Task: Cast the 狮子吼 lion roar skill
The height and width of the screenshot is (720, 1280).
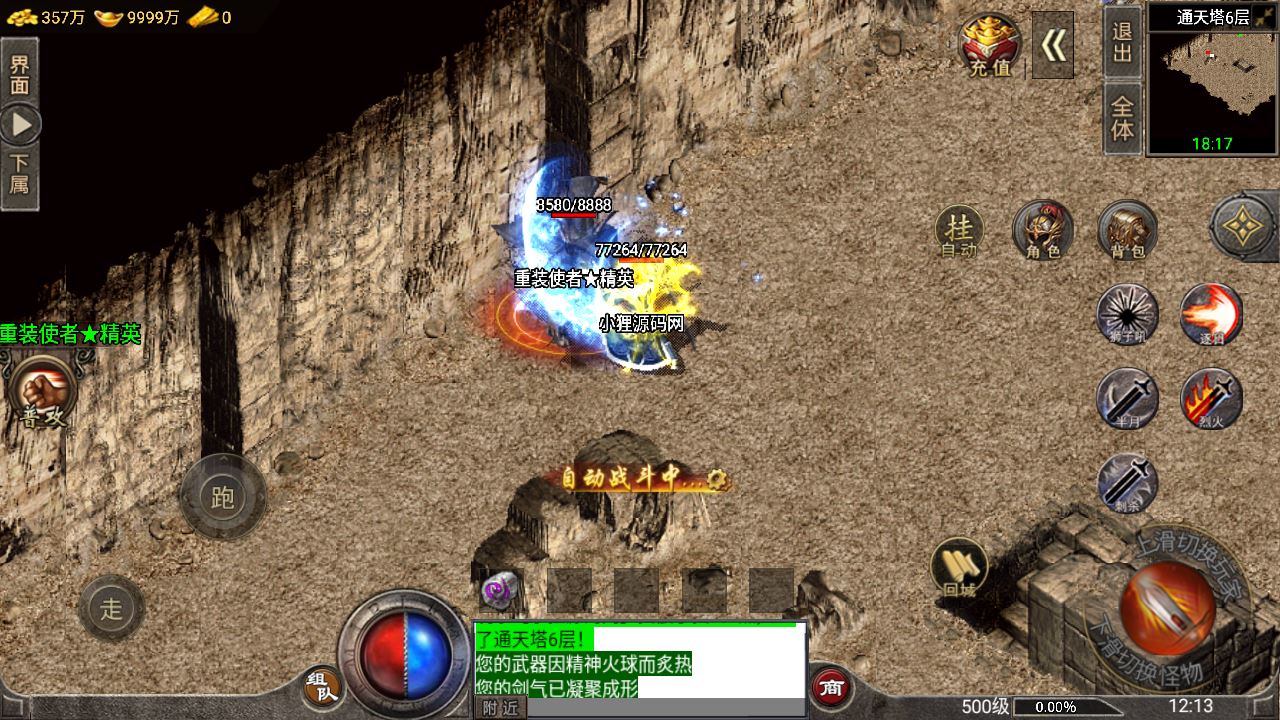Action: tap(1127, 315)
